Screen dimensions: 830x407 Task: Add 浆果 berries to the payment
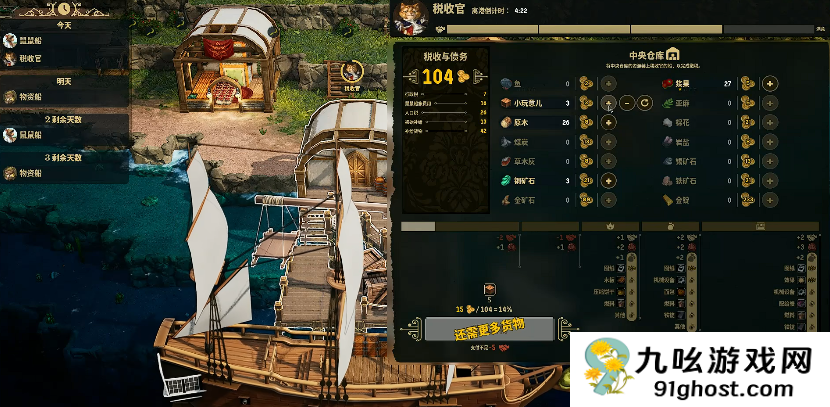(770, 83)
